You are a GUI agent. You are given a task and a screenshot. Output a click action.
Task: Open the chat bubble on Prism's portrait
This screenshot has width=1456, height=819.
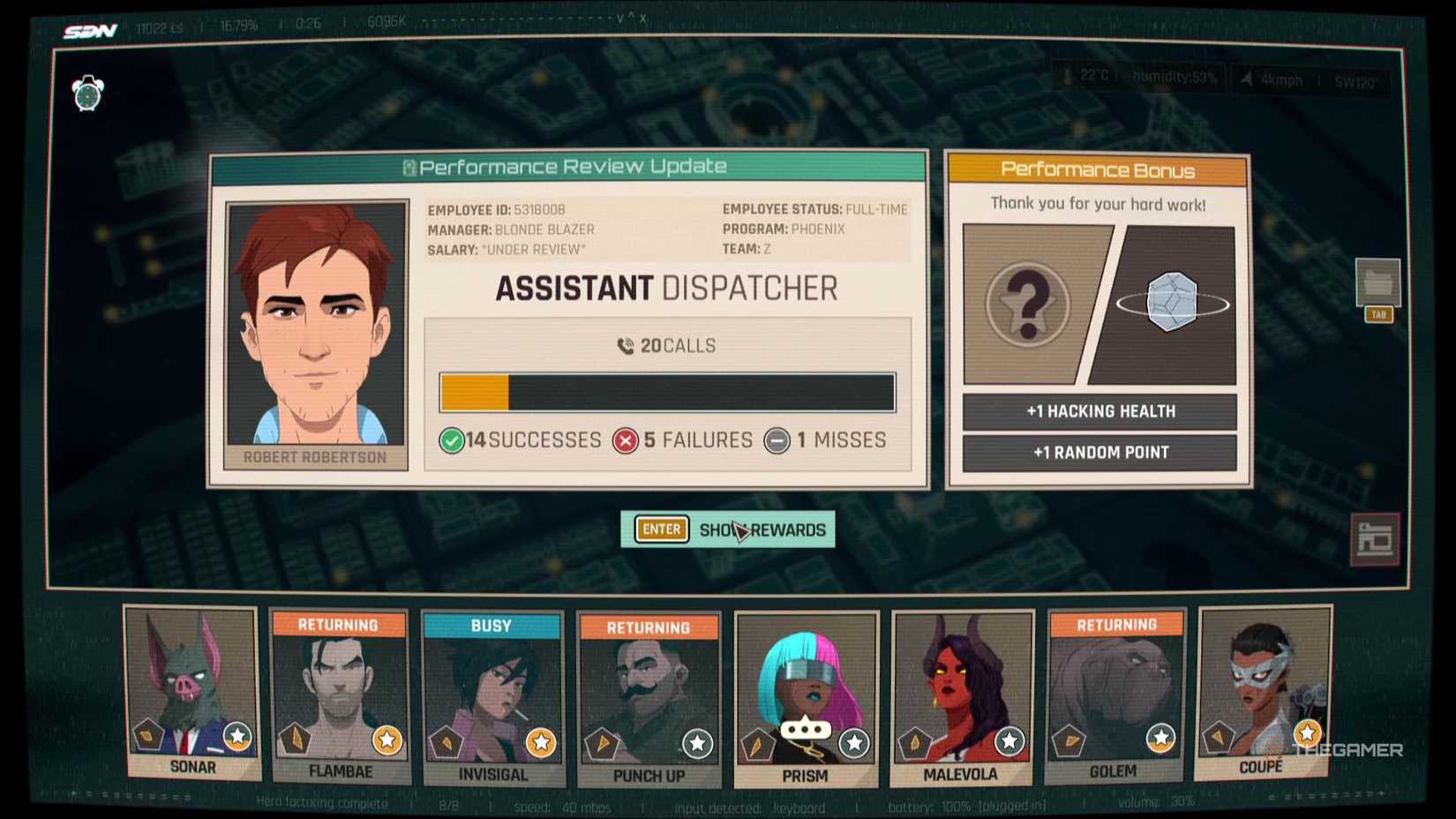point(806,729)
